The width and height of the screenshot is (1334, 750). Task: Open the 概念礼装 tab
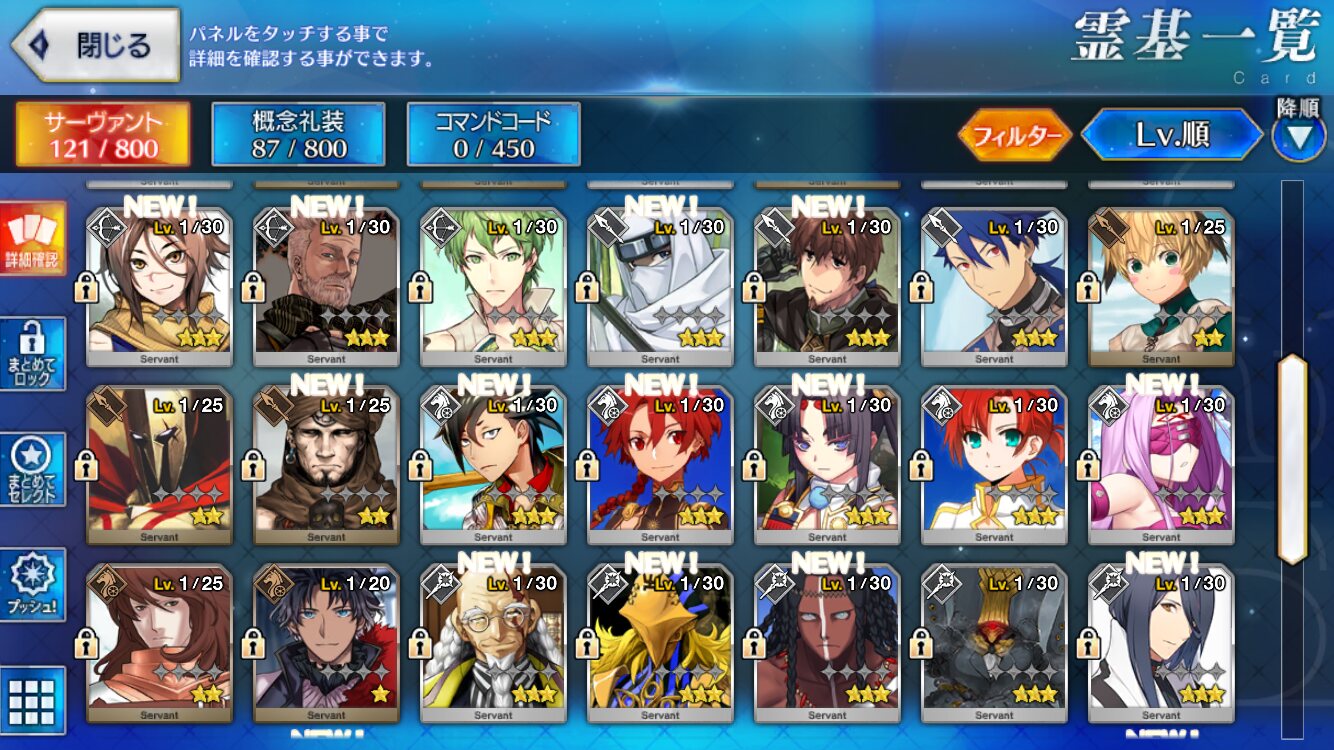298,135
